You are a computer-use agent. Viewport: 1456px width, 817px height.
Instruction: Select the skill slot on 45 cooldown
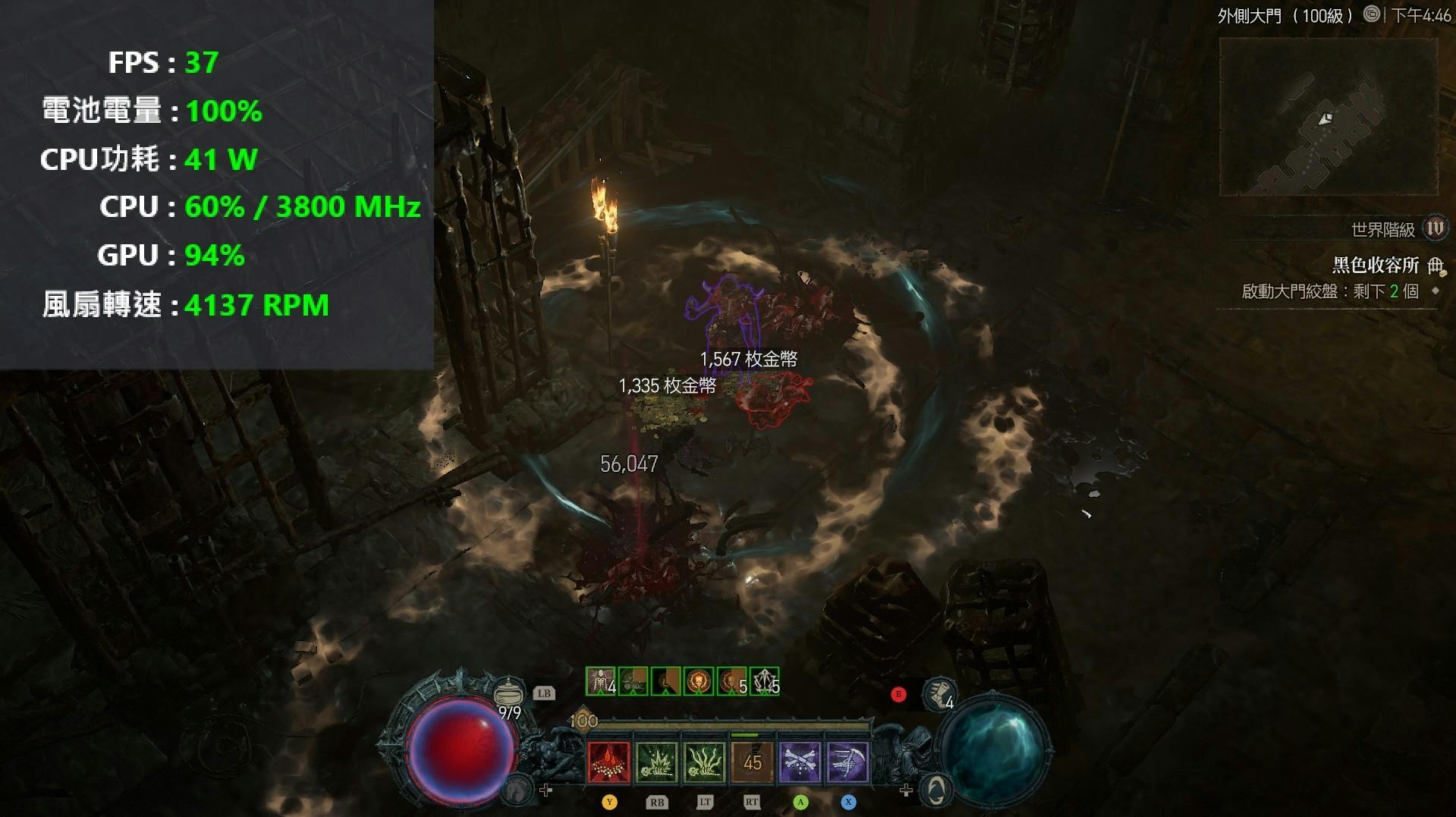(x=751, y=762)
